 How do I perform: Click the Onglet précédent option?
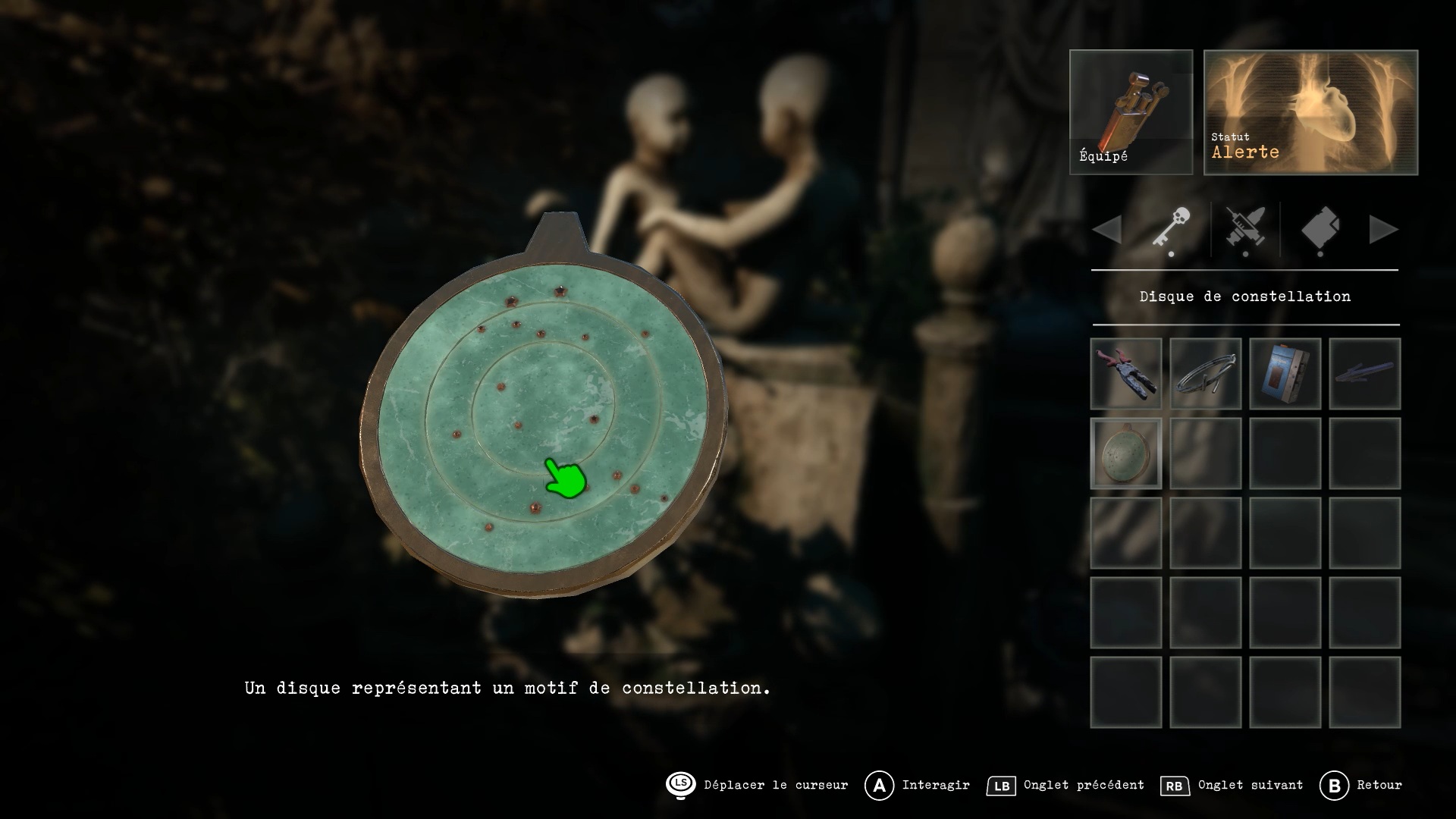[x=1066, y=786]
